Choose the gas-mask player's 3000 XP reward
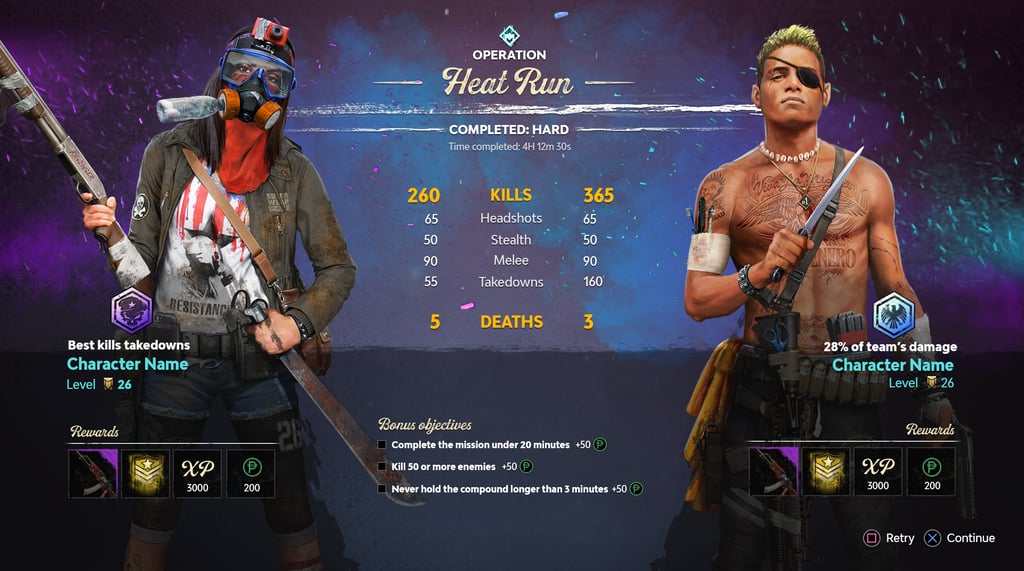The width and height of the screenshot is (1024, 571). pos(198,472)
